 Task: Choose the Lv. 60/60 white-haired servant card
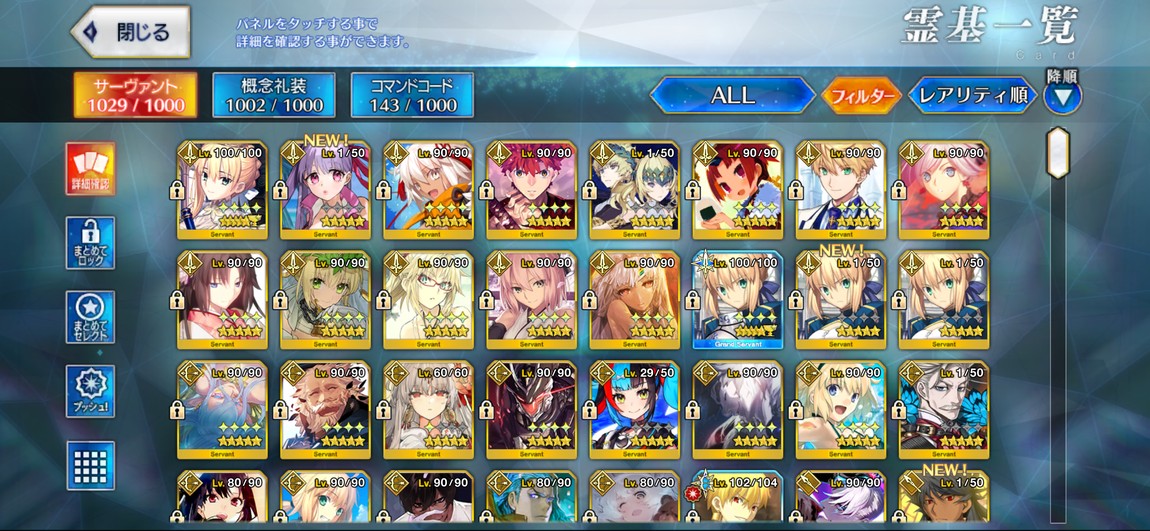click(x=427, y=410)
